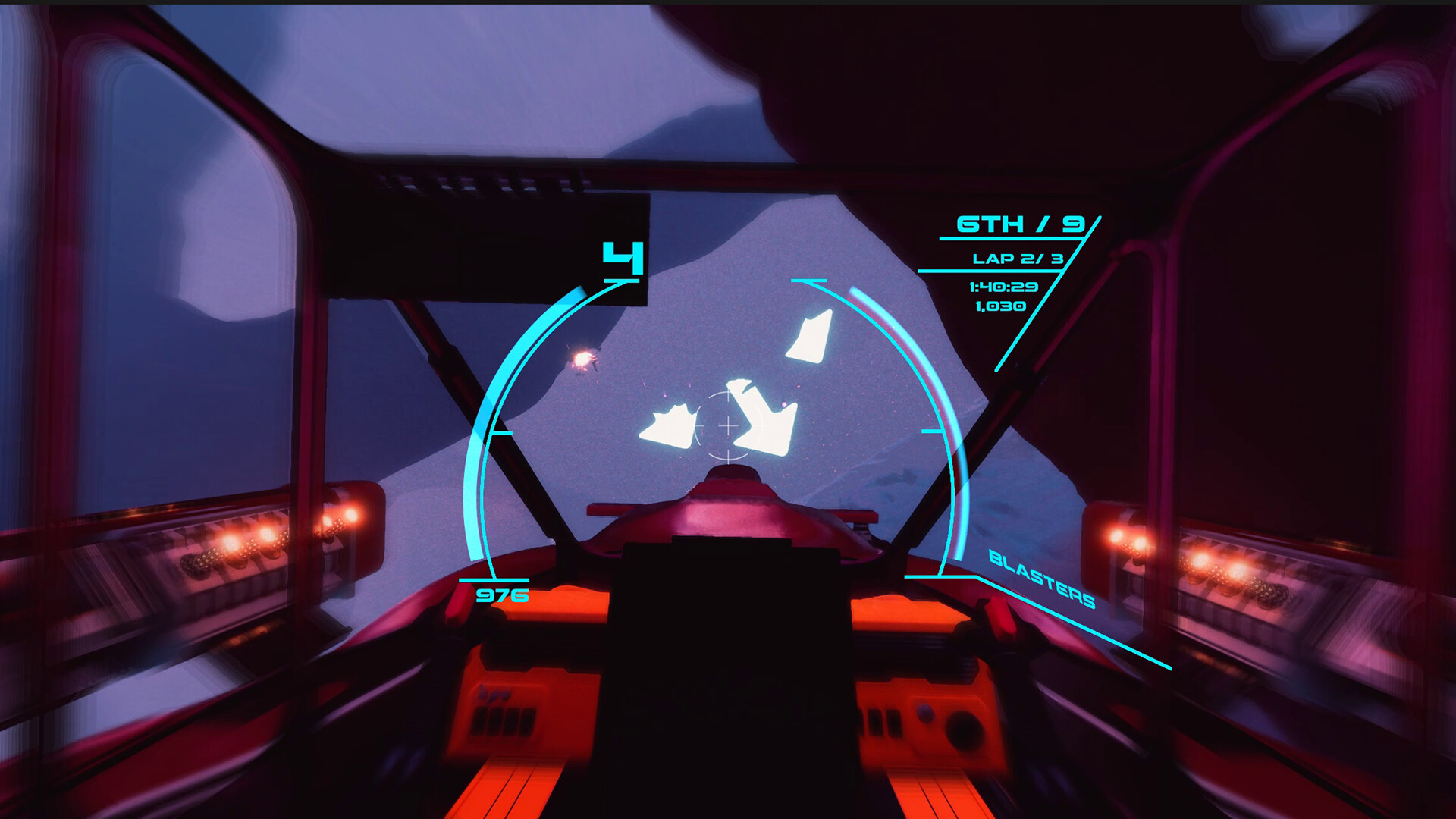Expand the LAP 2/3 counter panel

[x=1019, y=258]
